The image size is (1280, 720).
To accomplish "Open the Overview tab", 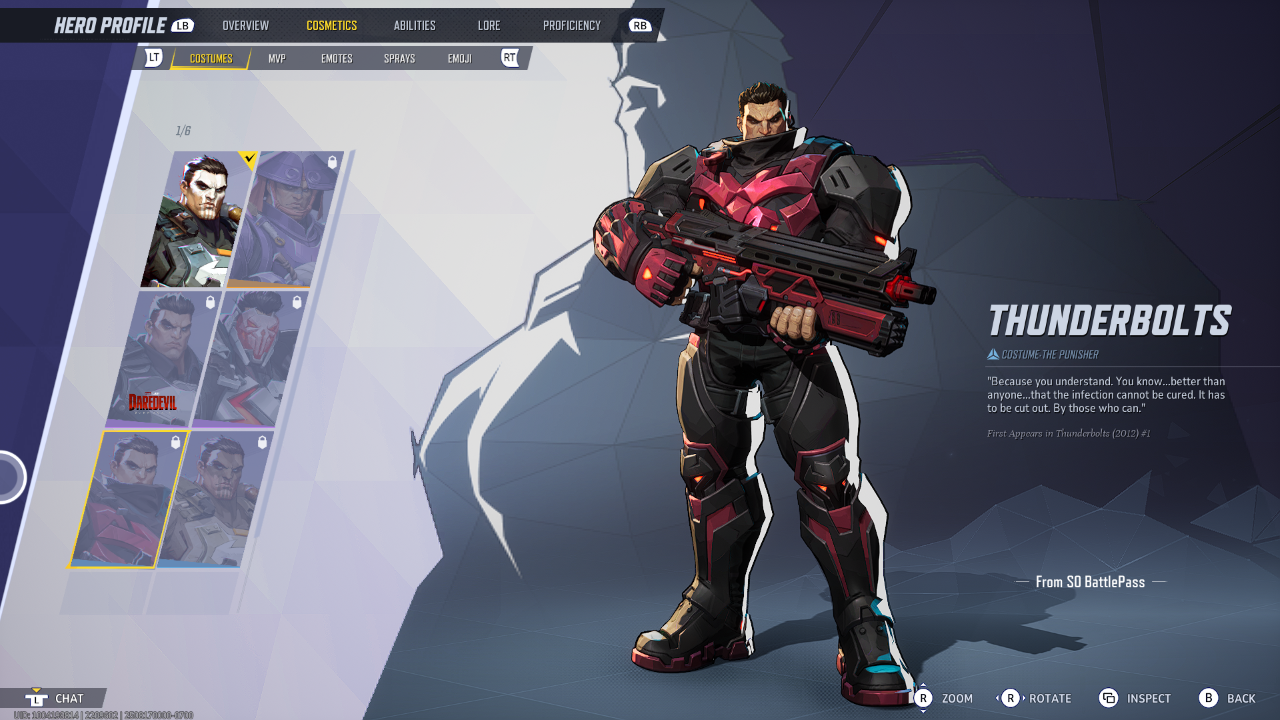I will (245, 26).
